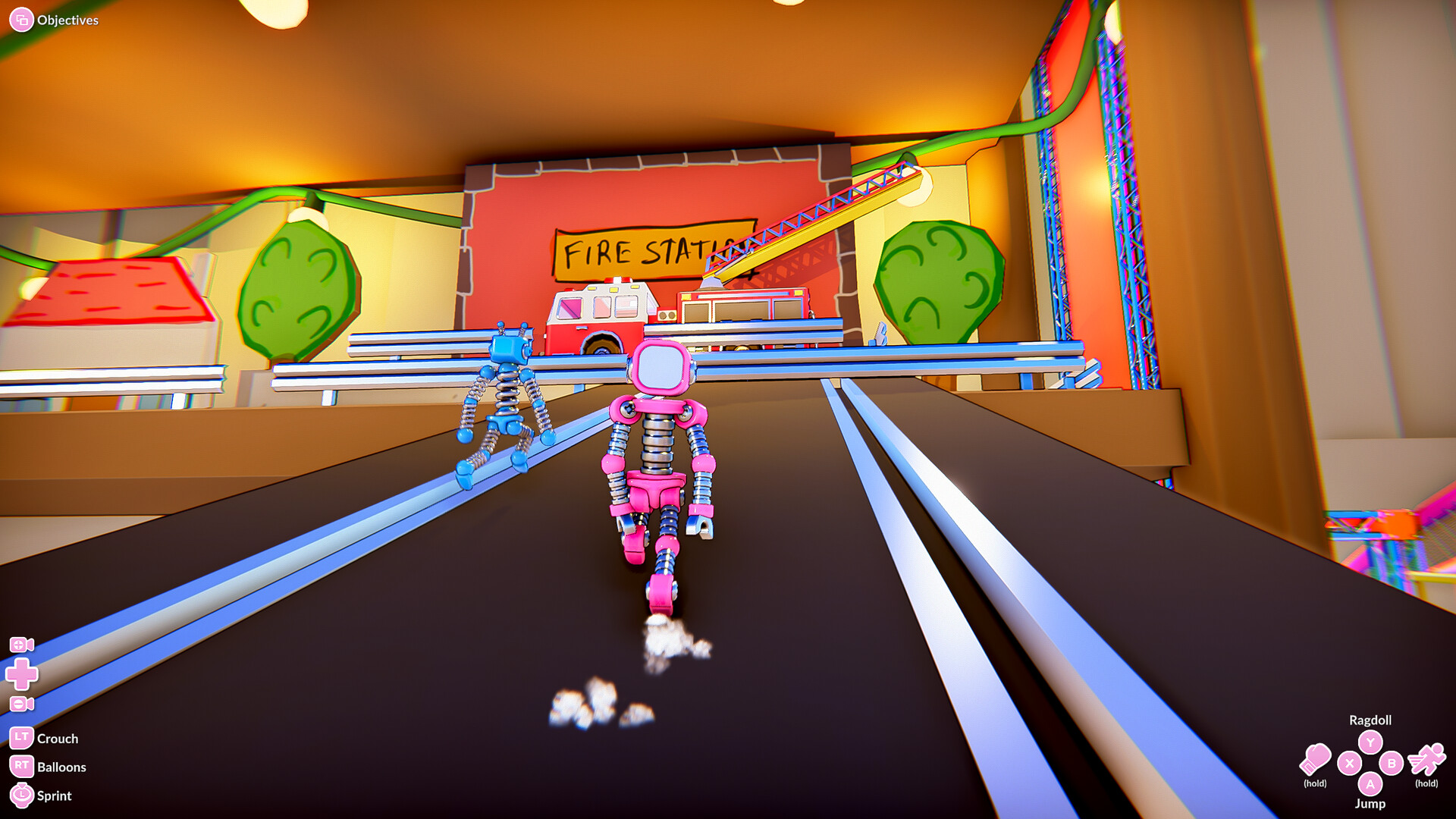
Task: Select the pink plus d-pad icon
Action: [x=22, y=674]
